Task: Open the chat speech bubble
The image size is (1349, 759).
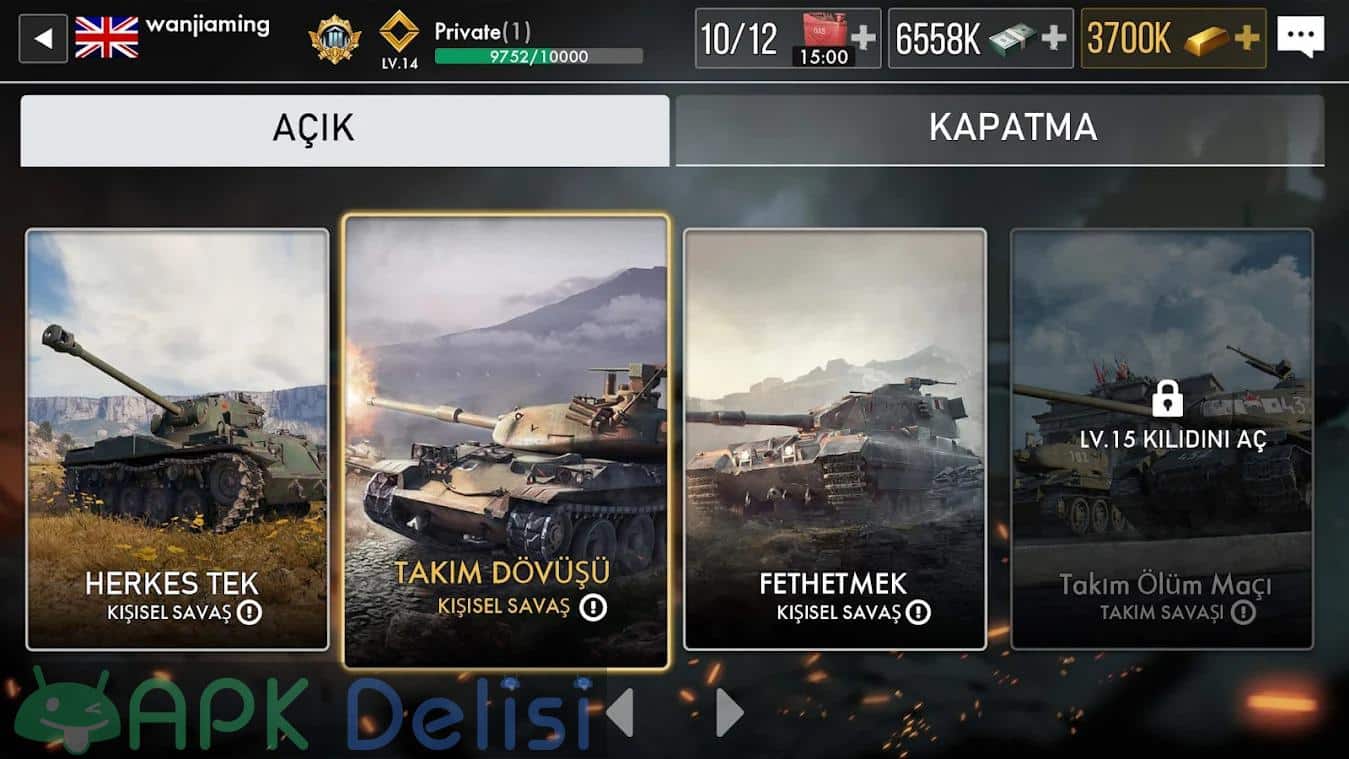Action: pos(1300,38)
